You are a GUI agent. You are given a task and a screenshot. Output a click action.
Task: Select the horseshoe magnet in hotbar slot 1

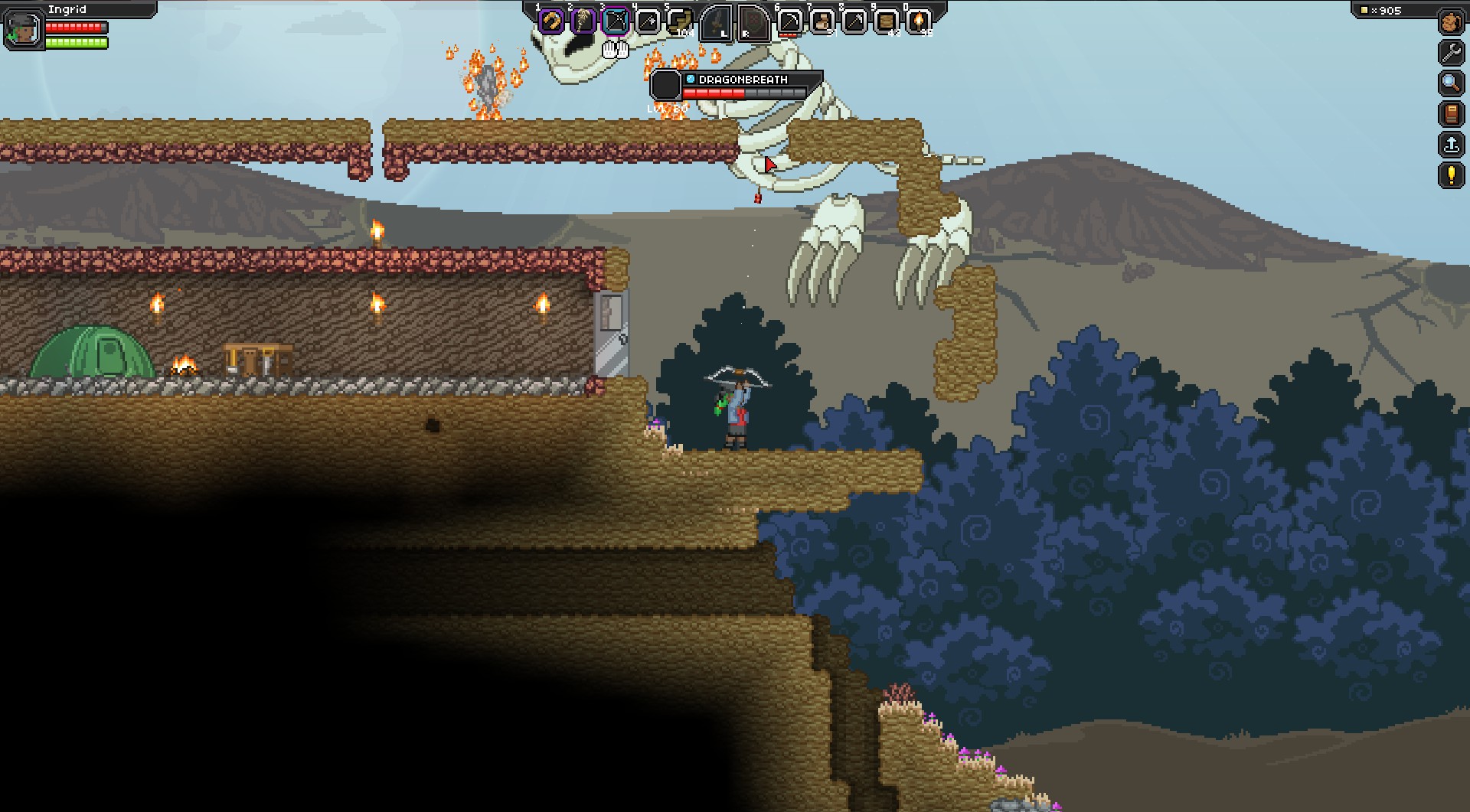click(550, 22)
